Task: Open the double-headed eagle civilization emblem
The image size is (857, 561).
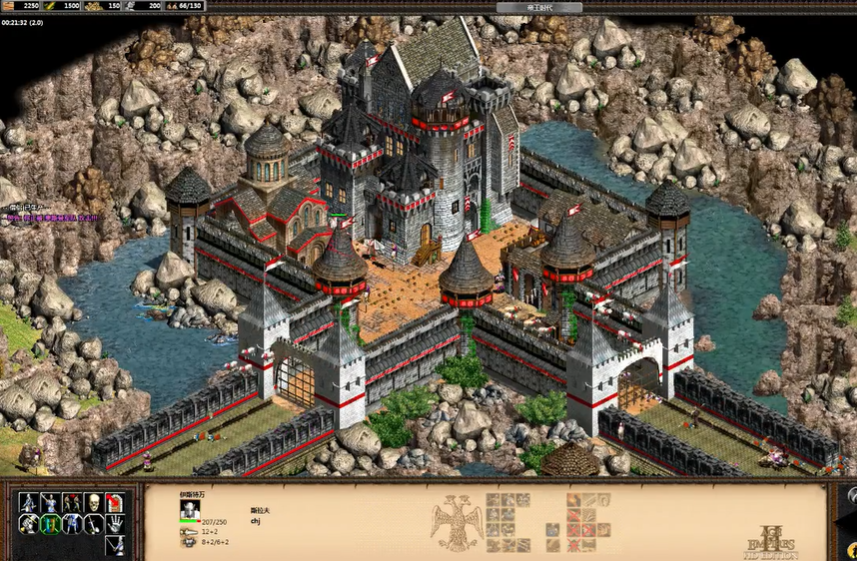Action: point(456,520)
